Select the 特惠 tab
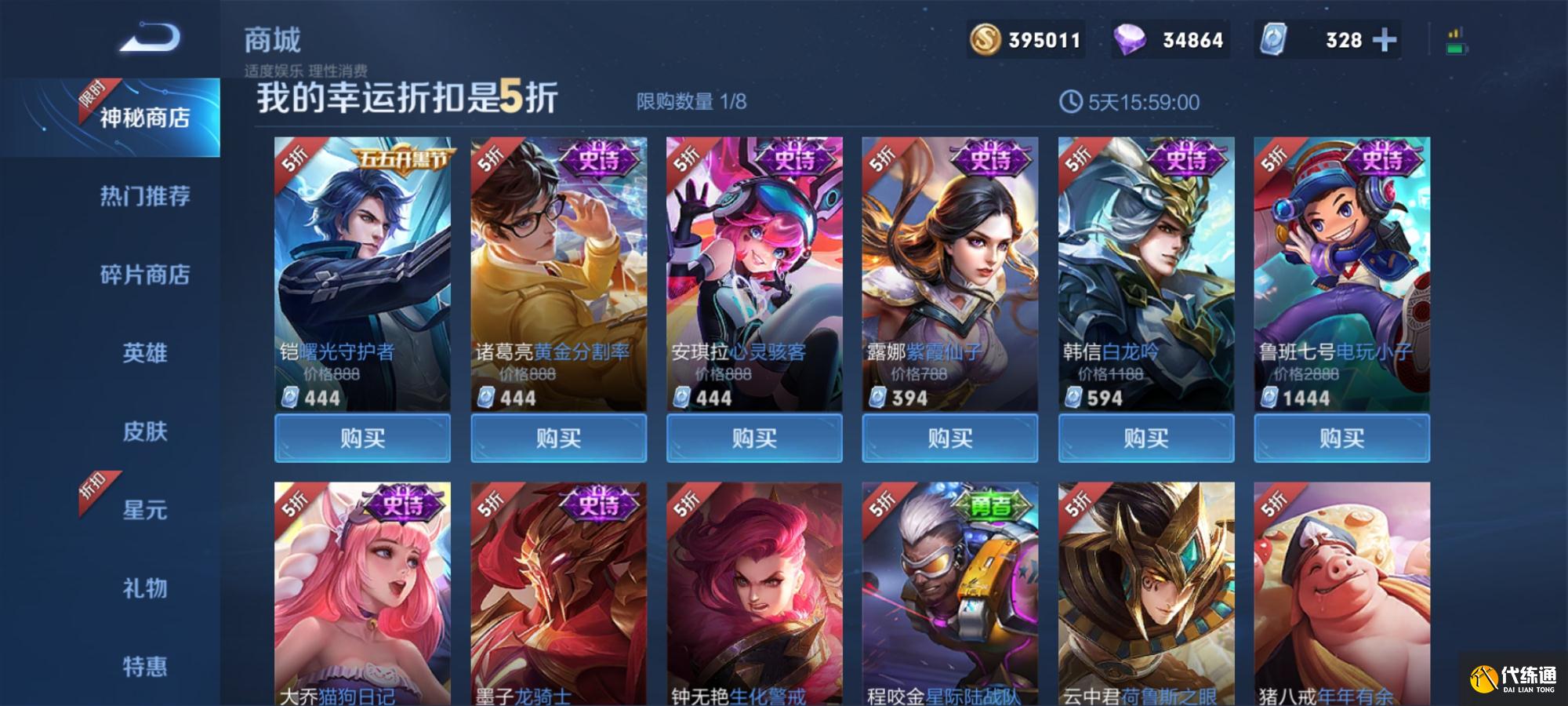The height and width of the screenshot is (706, 1568). pyautogui.click(x=144, y=667)
